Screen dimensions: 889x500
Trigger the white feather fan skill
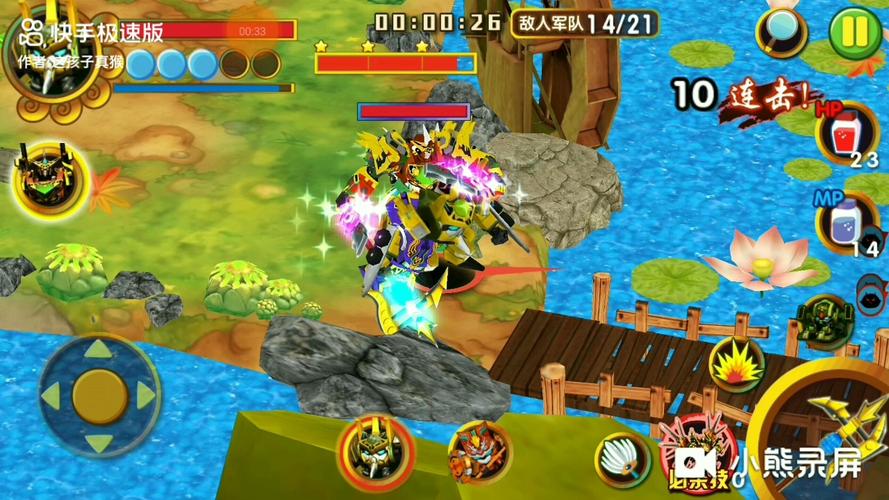622,459
